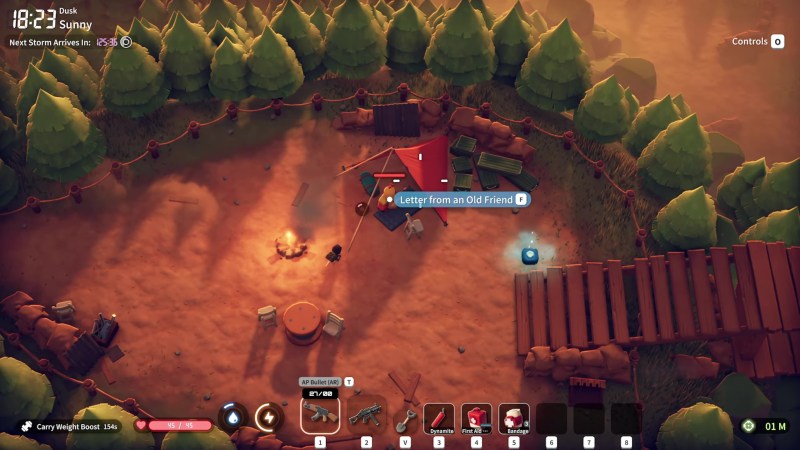Select the equipped assault rifle in slot 1
Screen dimensions: 800x450
(x=320, y=415)
